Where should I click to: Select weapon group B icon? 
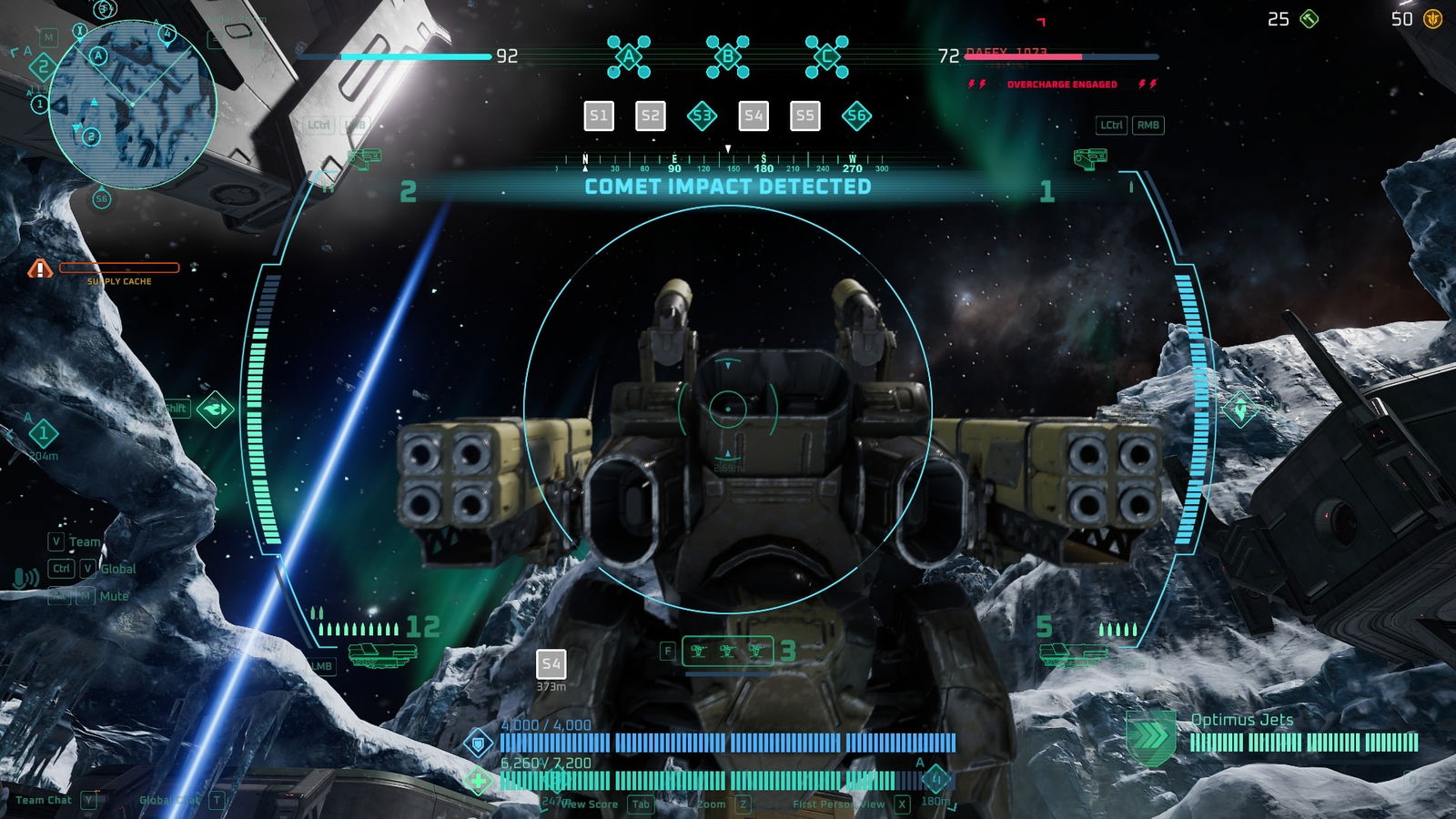pos(726,56)
